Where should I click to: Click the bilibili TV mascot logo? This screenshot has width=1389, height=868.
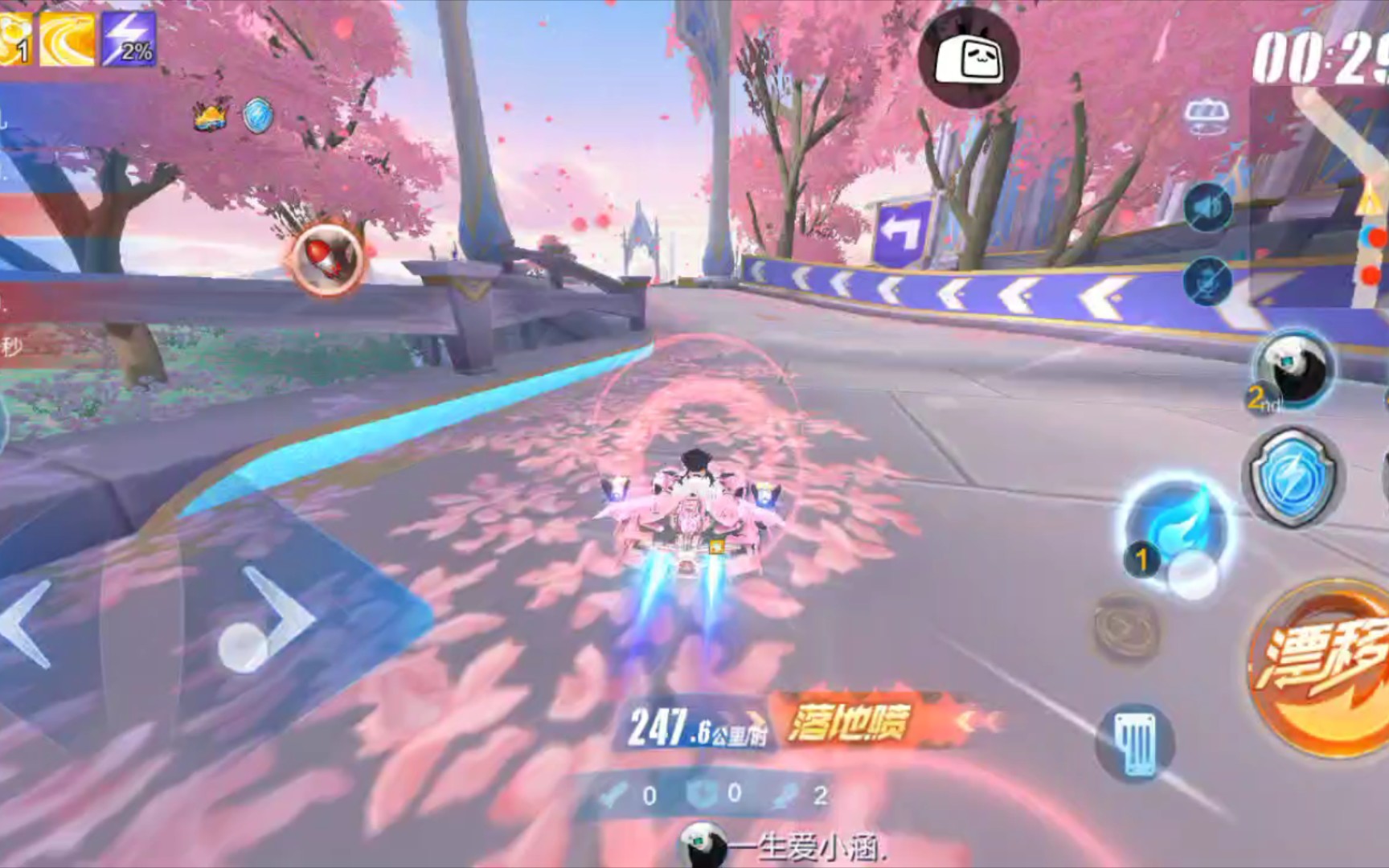click(970, 58)
